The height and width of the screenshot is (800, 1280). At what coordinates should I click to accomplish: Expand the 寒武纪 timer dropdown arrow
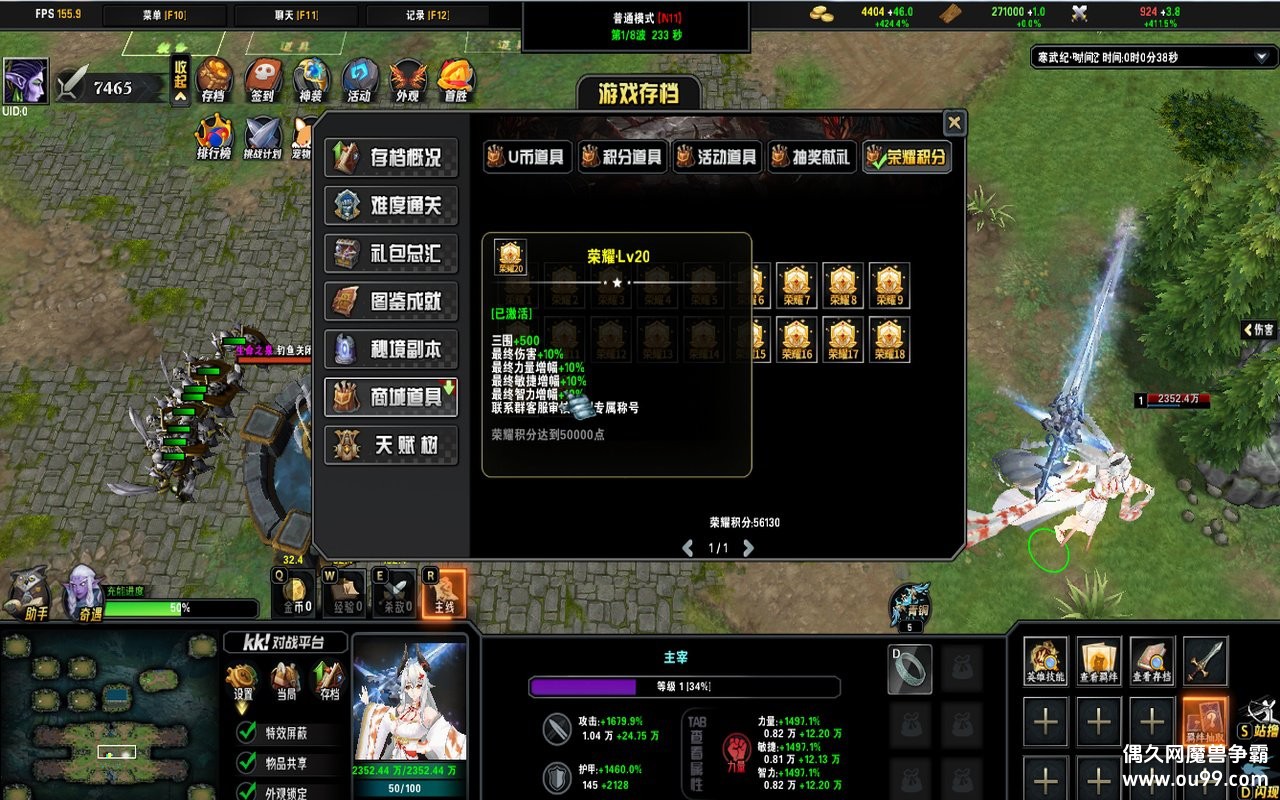click(1260, 57)
